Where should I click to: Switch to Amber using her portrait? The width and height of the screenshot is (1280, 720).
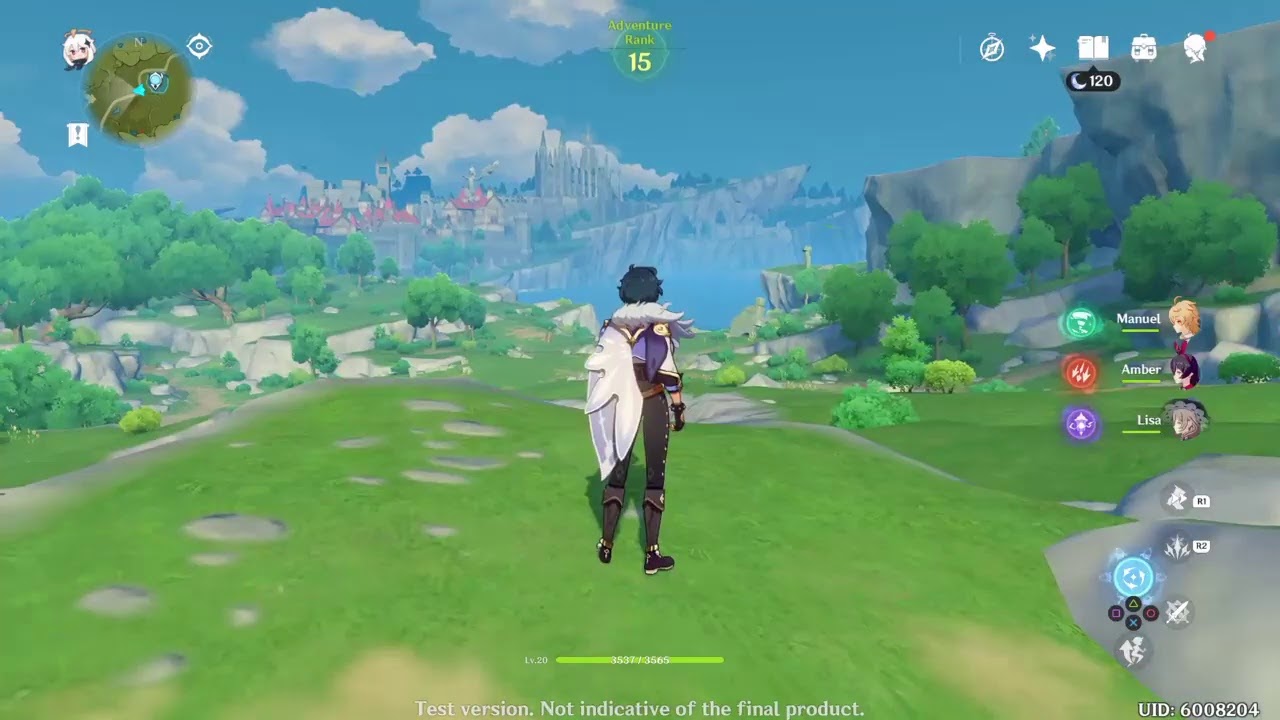[1189, 372]
